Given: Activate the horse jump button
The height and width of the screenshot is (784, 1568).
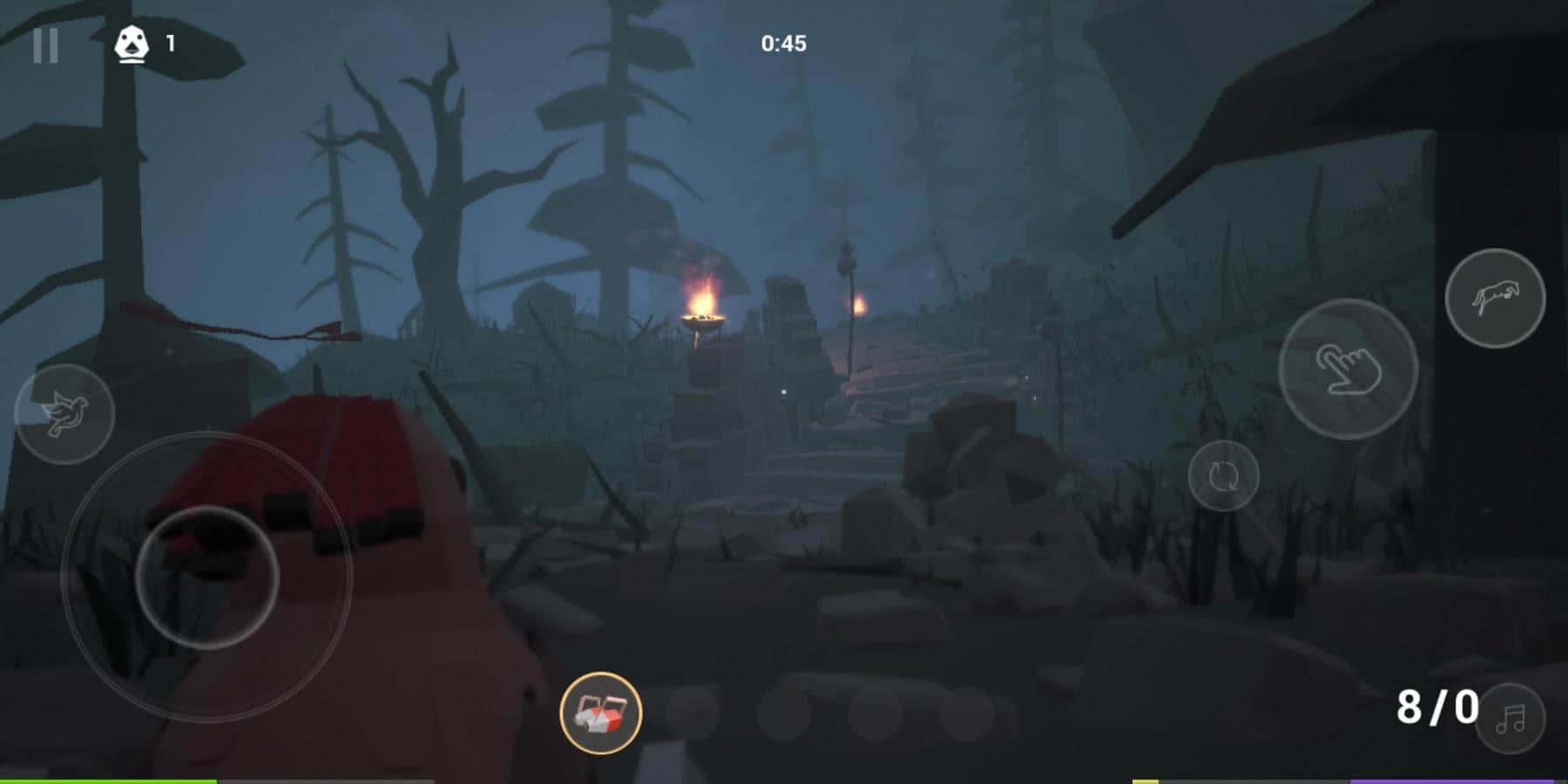Looking at the screenshot, I should click(x=1495, y=296).
